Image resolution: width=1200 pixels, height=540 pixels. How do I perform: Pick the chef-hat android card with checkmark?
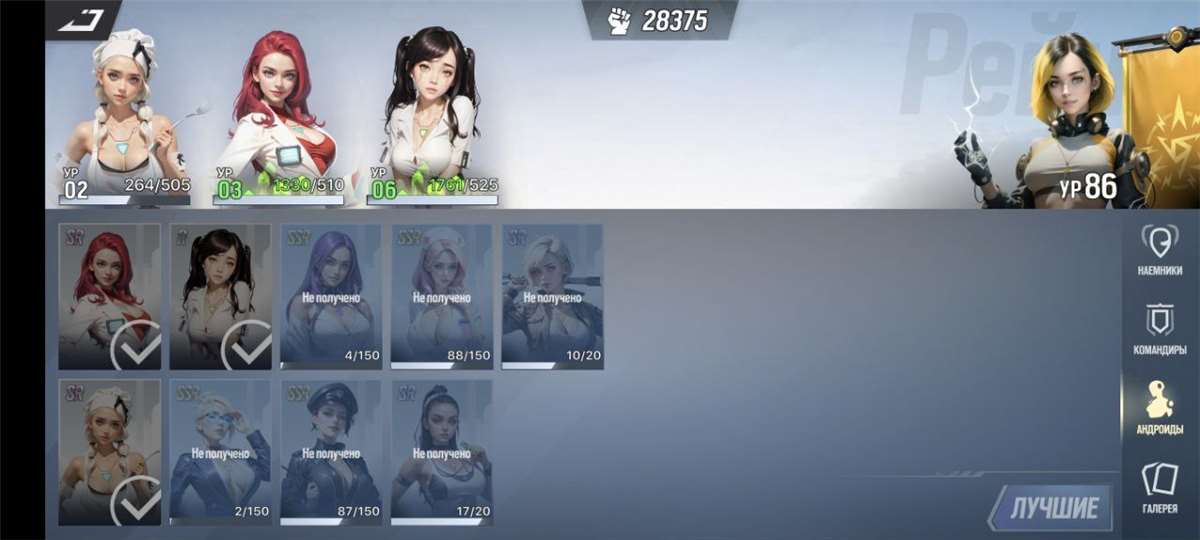tap(110, 452)
